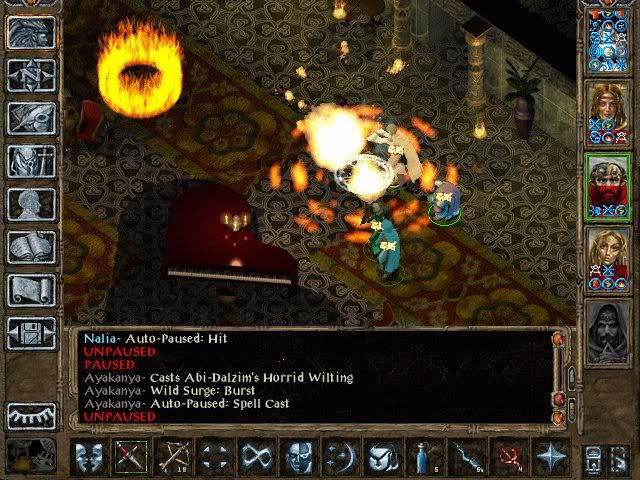Click the infinity symbol action button
This screenshot has height=480, width=640.
point(258,457)
